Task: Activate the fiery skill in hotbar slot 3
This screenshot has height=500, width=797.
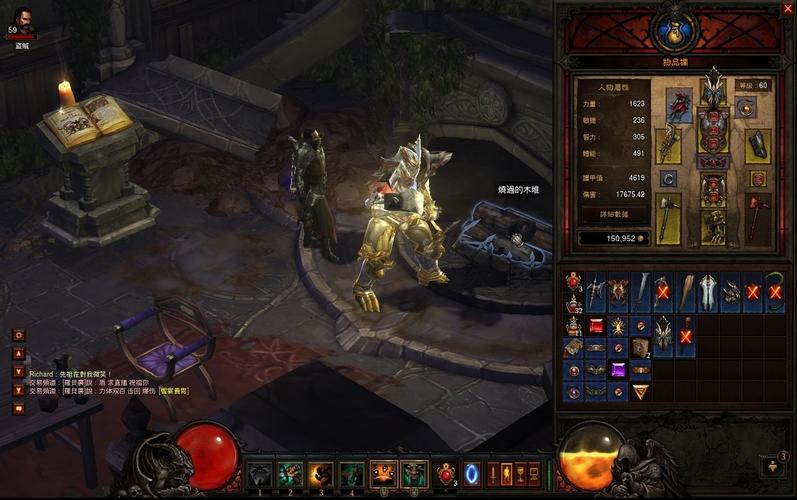Action: [x=320, y=473]
